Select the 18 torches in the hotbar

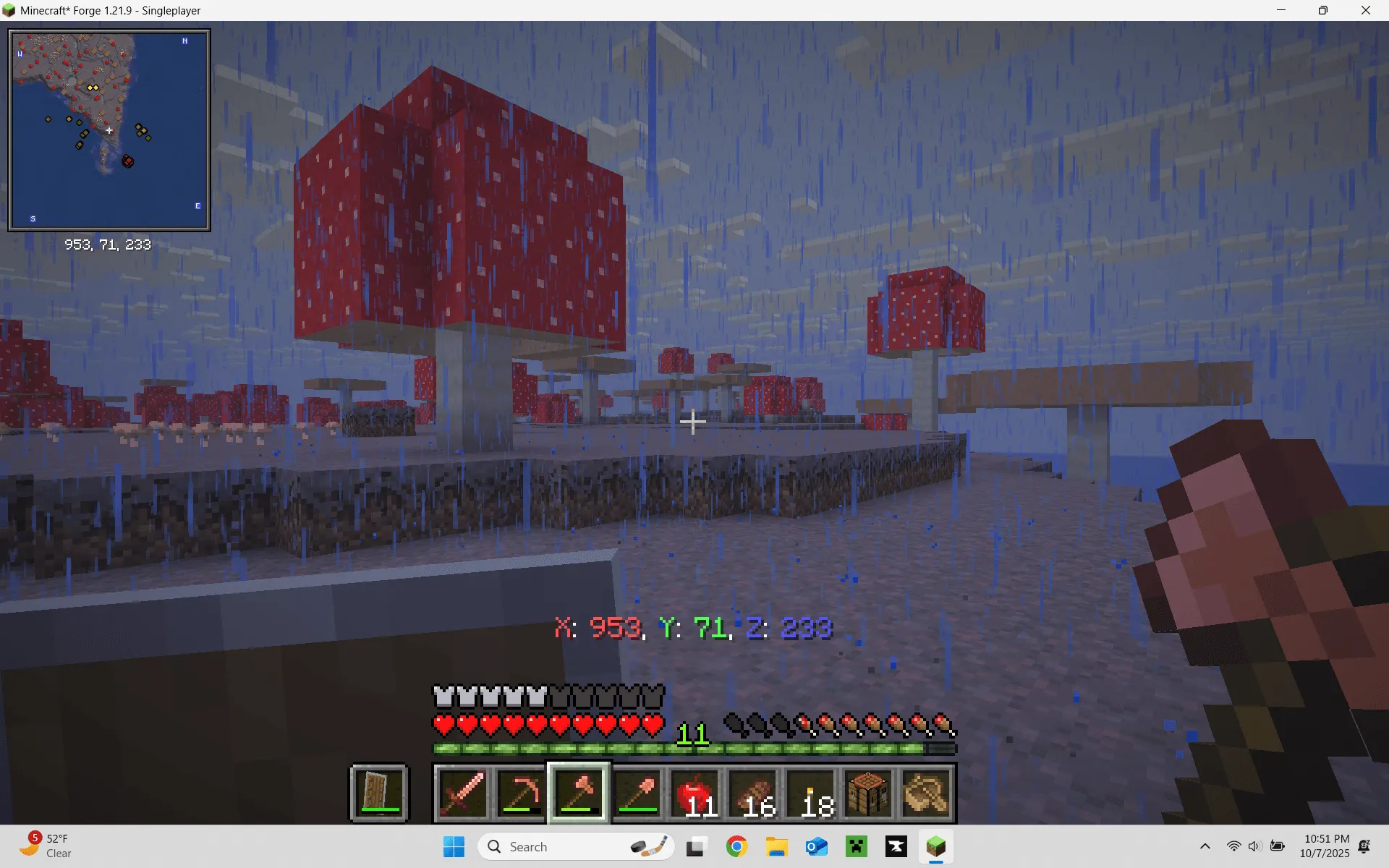[x=810, y=793]
